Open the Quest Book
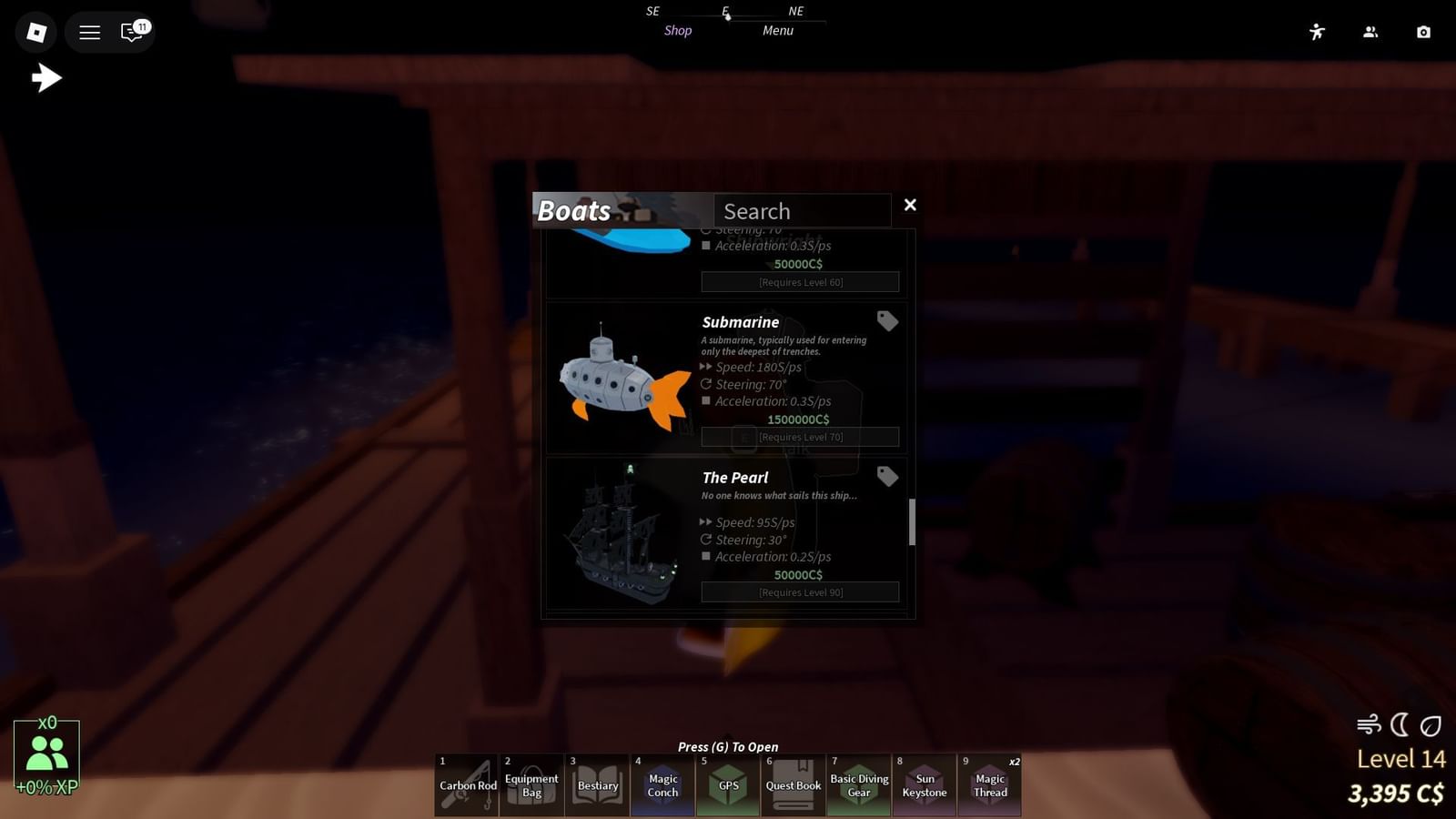 [x=793, y=784]
